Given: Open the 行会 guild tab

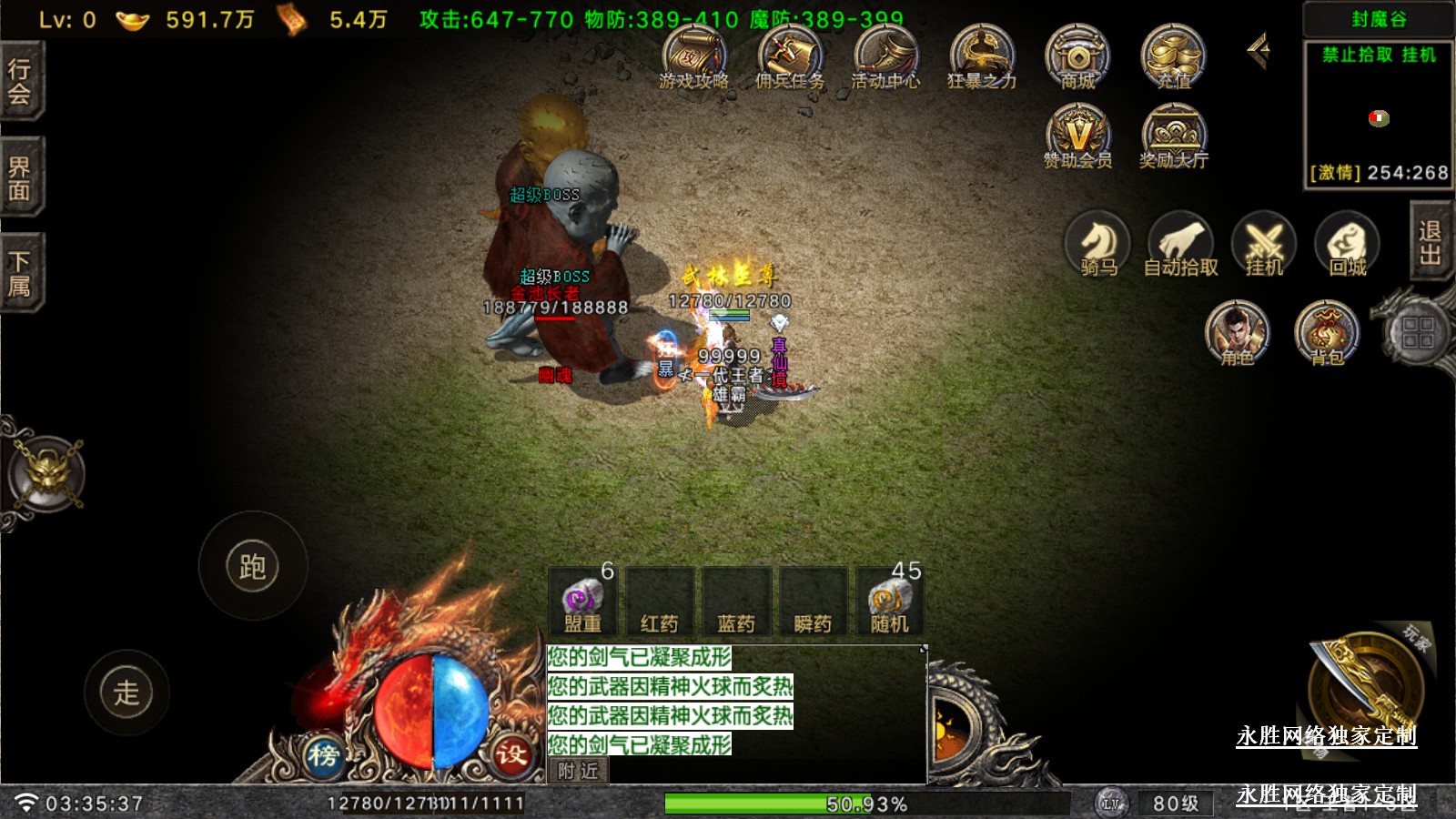Looking at the screenshot, I should click(x=20, y=82).
